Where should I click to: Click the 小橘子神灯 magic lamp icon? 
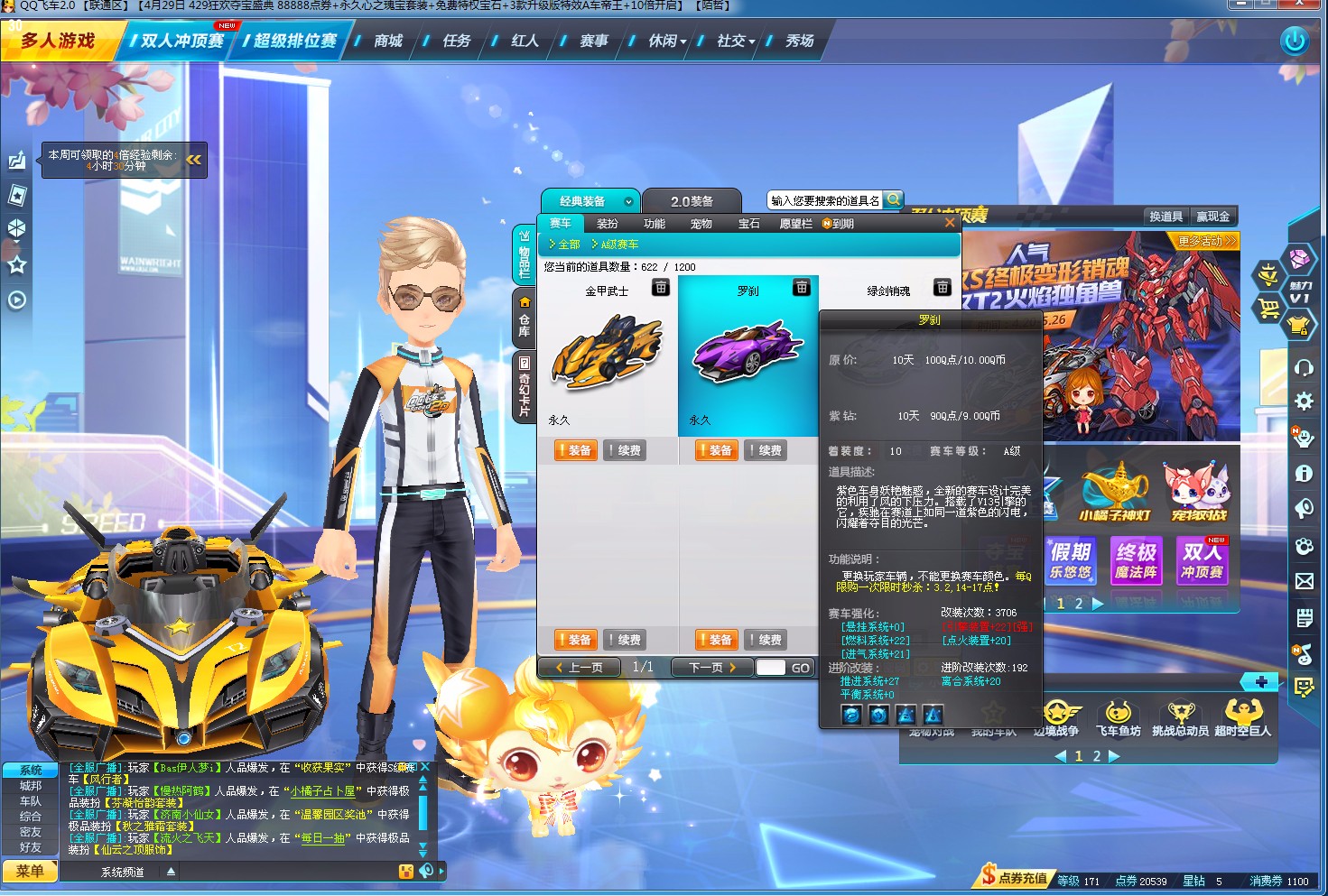point(1115,487)
